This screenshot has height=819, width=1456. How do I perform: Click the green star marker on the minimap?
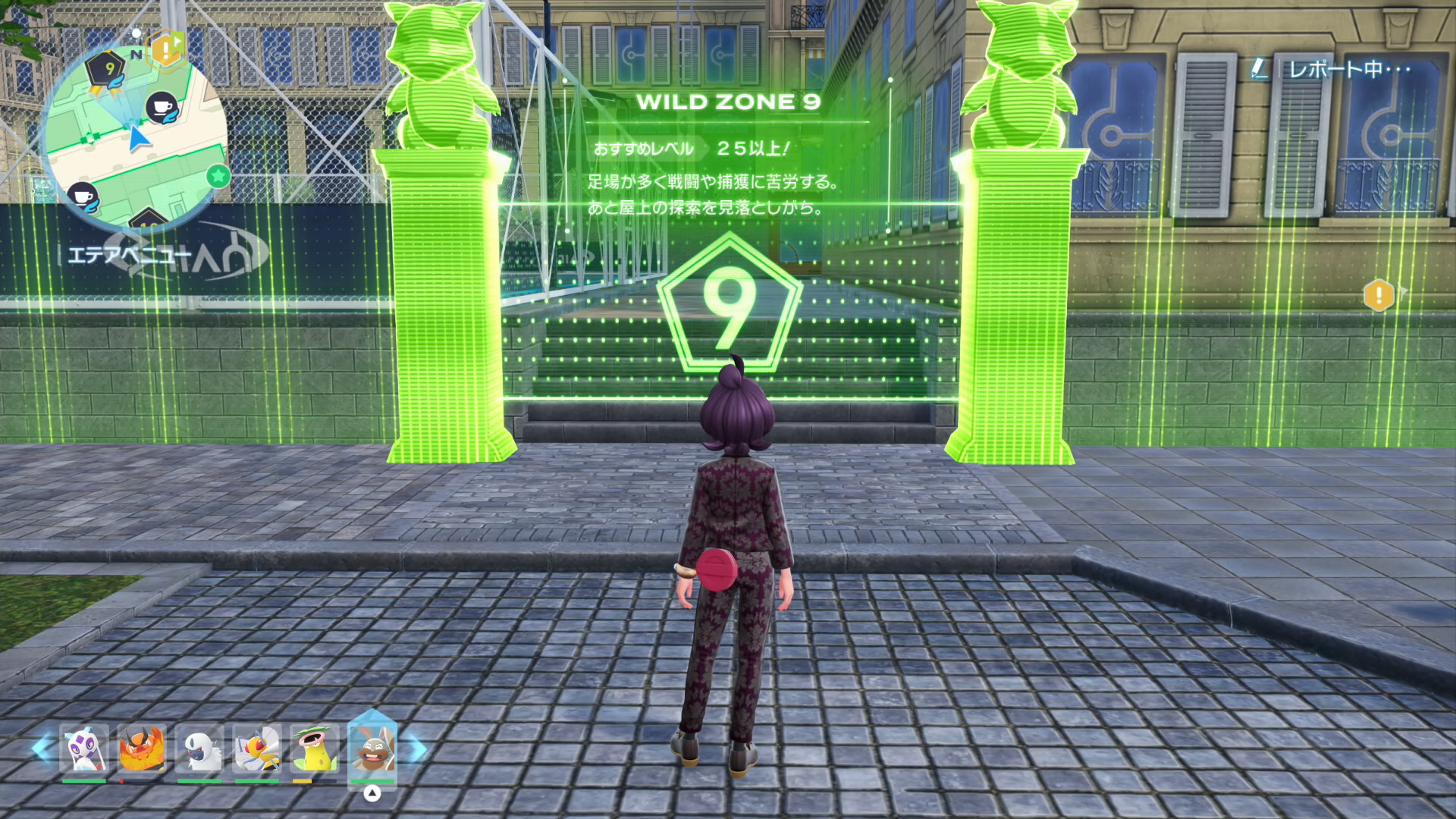[218, 177]
